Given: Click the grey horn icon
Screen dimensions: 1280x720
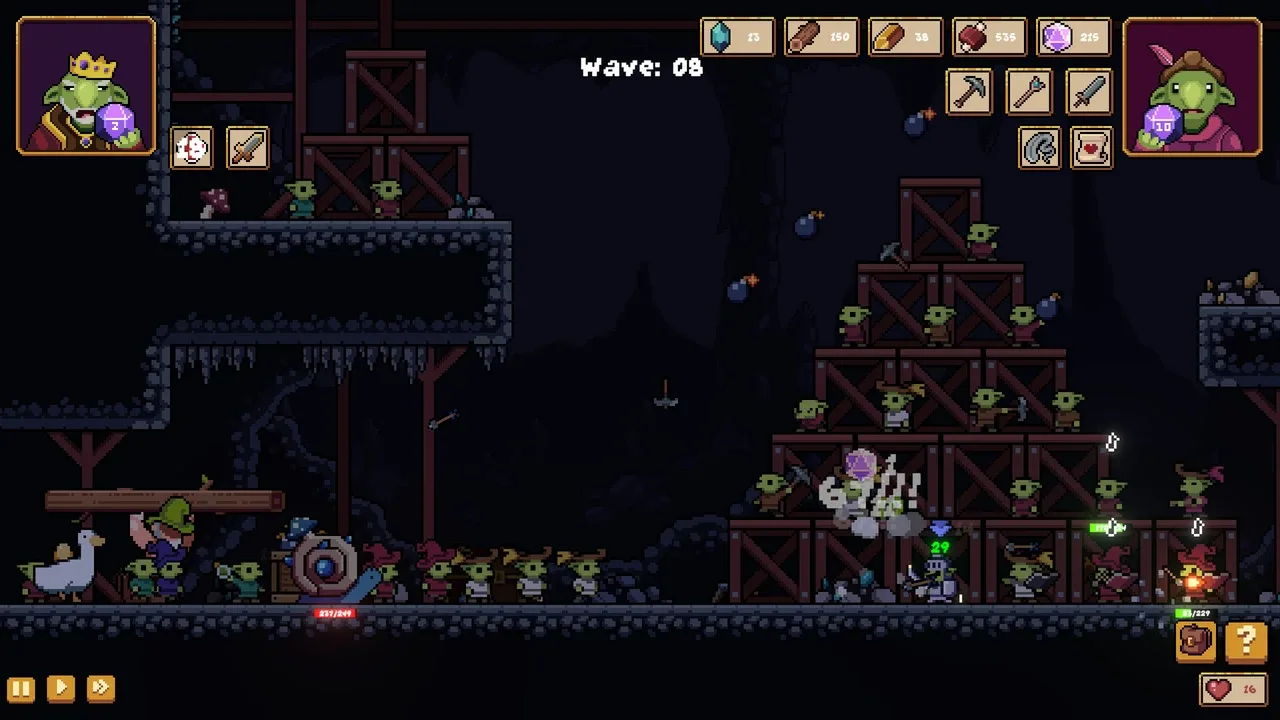Looking at the screenshot, I should (x=1040, y=149).
